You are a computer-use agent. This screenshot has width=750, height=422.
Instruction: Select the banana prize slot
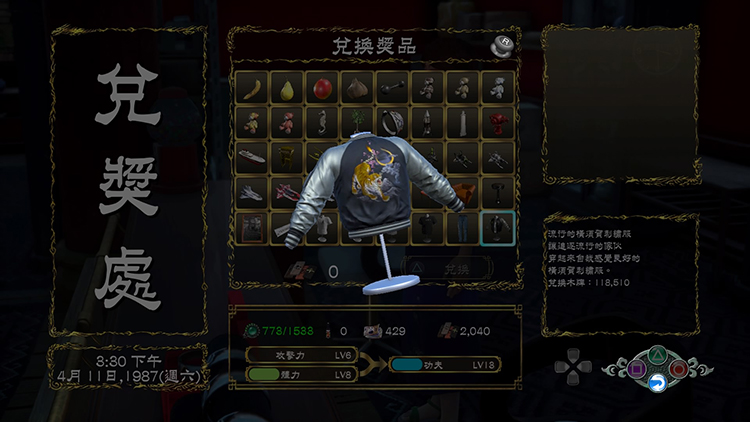[x=254, y=88]
